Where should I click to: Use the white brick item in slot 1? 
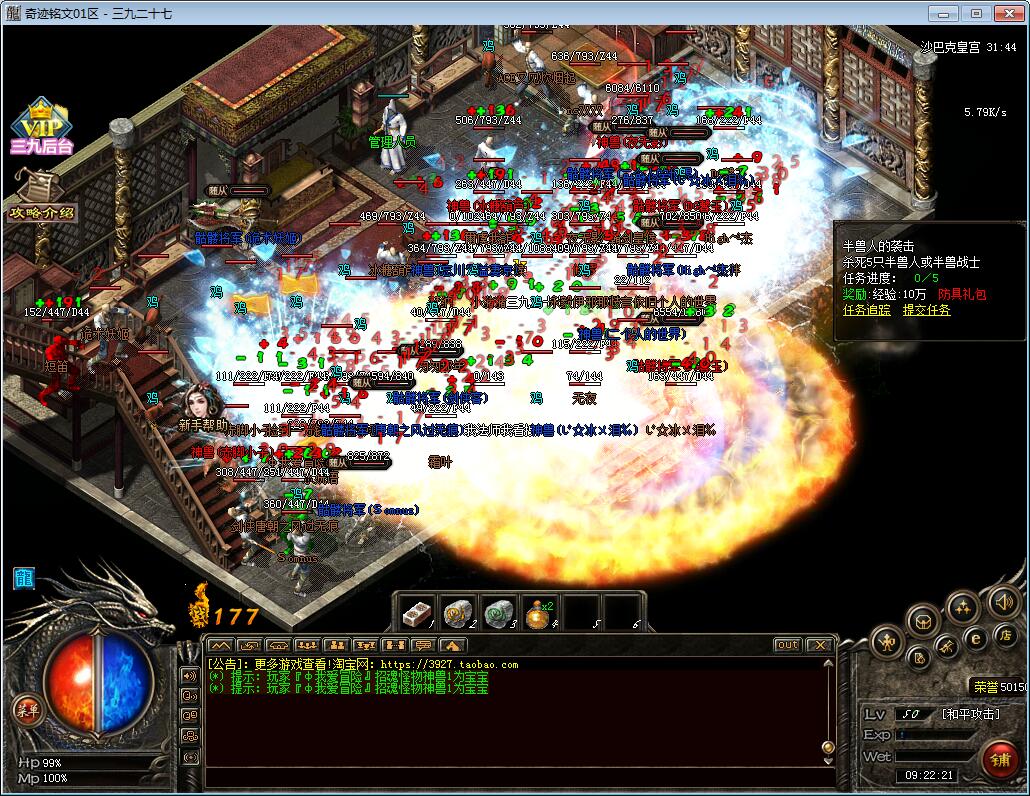[x=415, y=612]
